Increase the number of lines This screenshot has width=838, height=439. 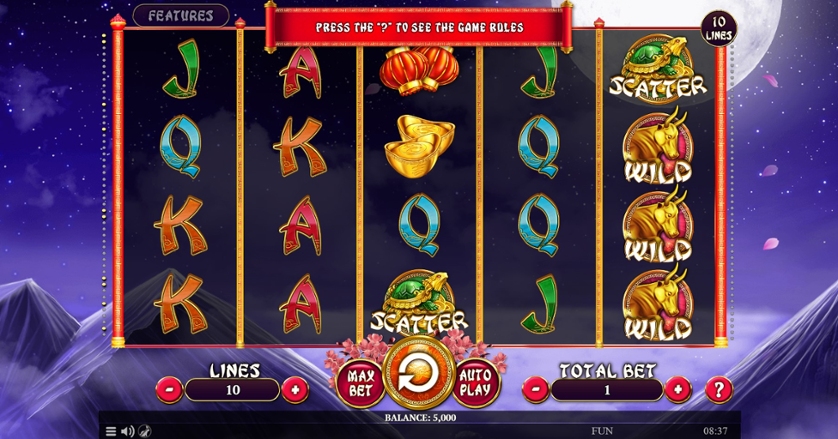(x=295, y=389)
